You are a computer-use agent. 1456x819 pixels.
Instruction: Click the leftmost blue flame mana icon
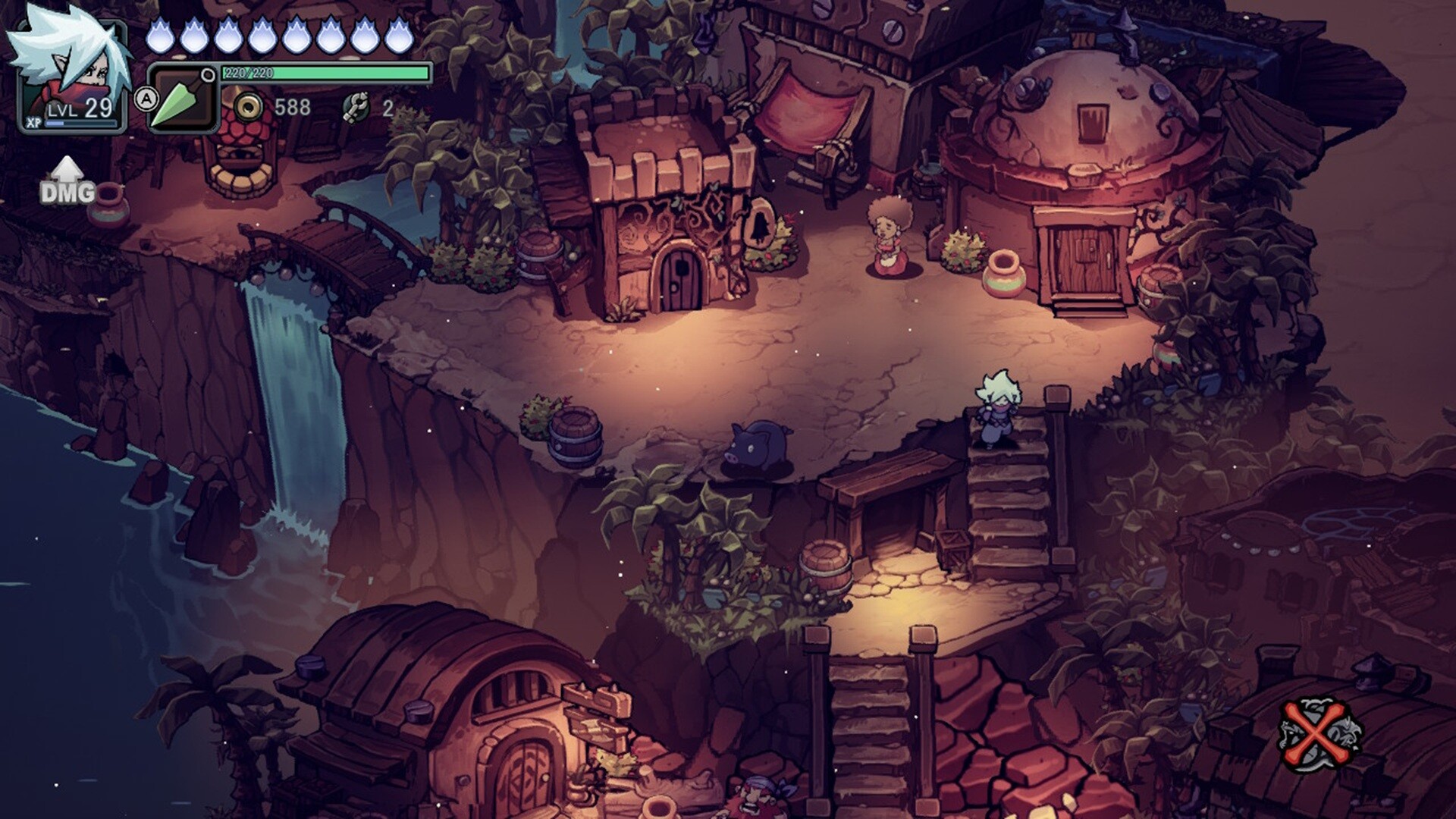click(x=162, y=34)
